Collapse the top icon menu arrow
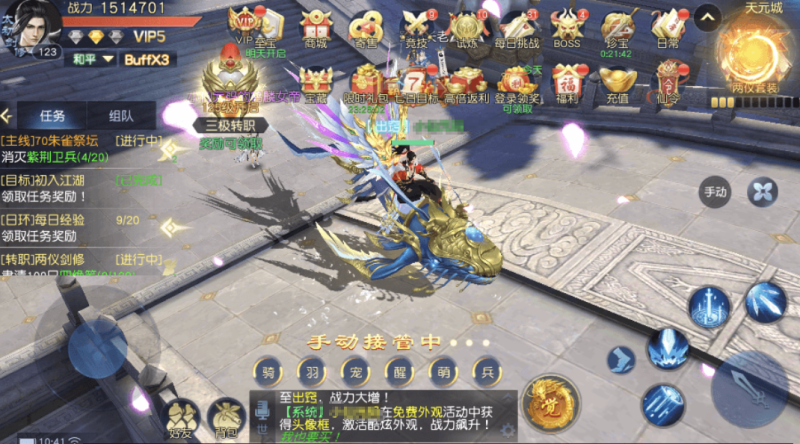800x444 pixels. point(707,17)
